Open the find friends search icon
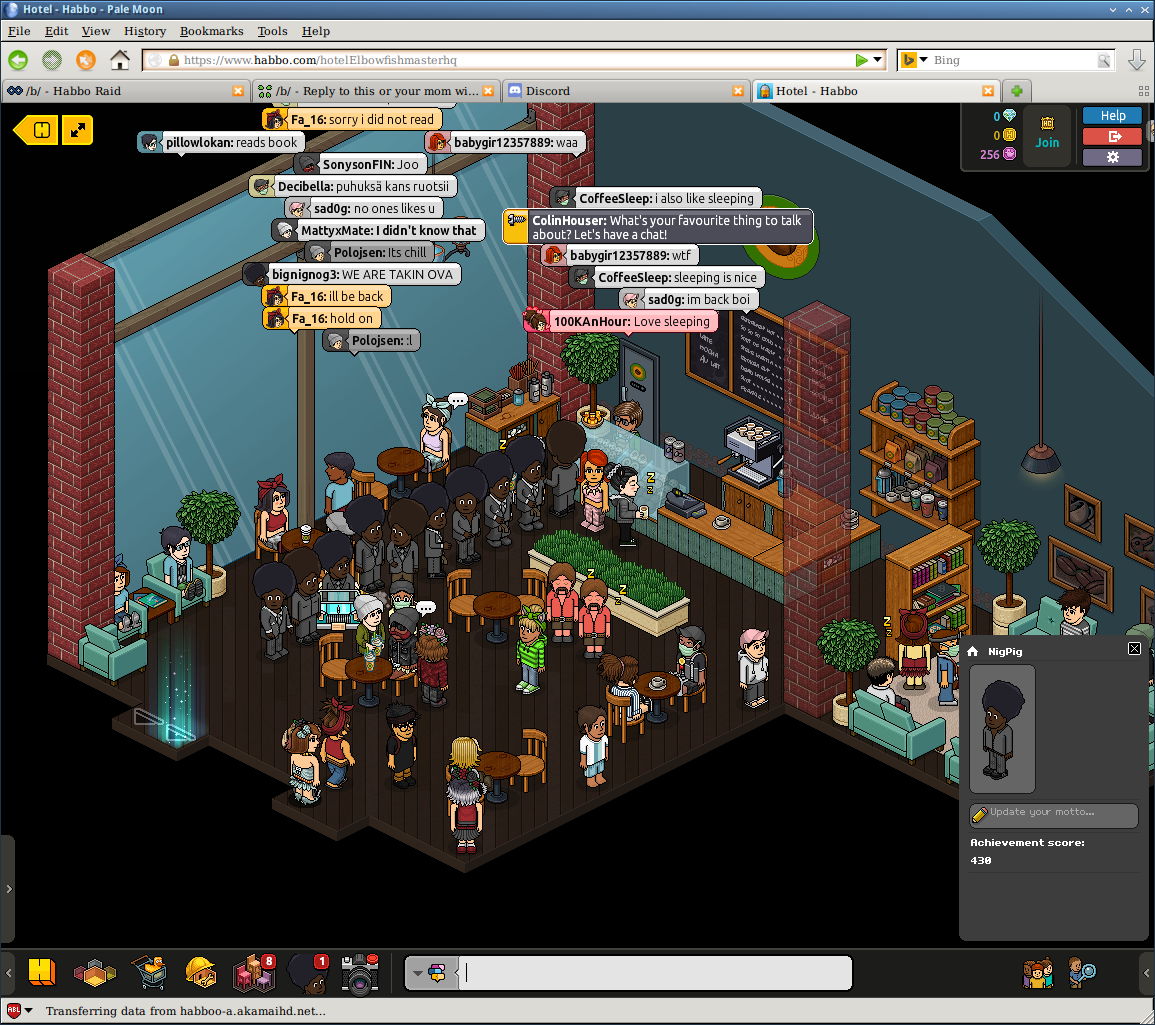 (1082, 972)
